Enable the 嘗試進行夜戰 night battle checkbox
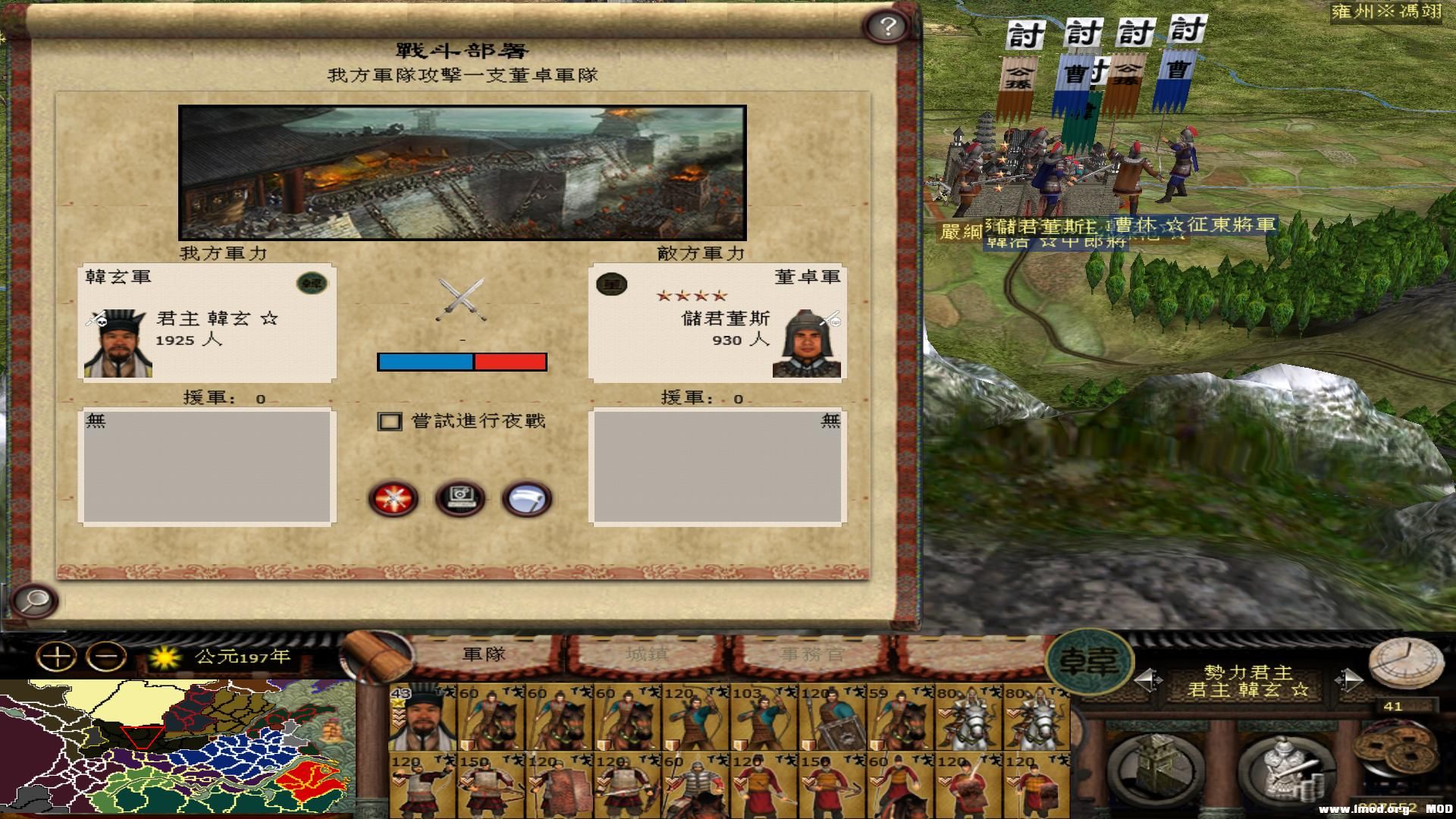Screen dimensions: 1456x819 click(x=389, y=421)
